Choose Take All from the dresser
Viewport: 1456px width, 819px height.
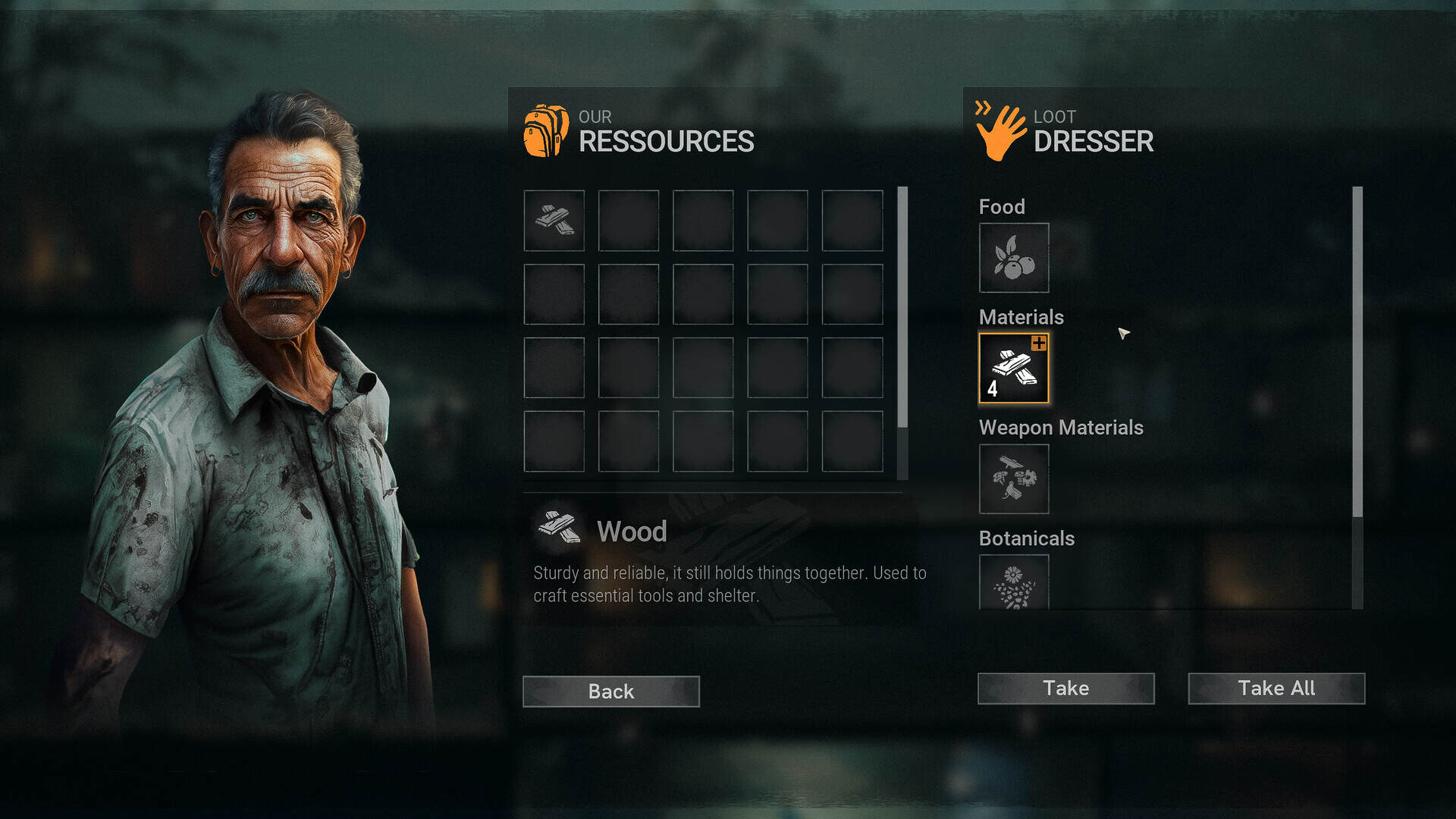tap(1276, 688)
